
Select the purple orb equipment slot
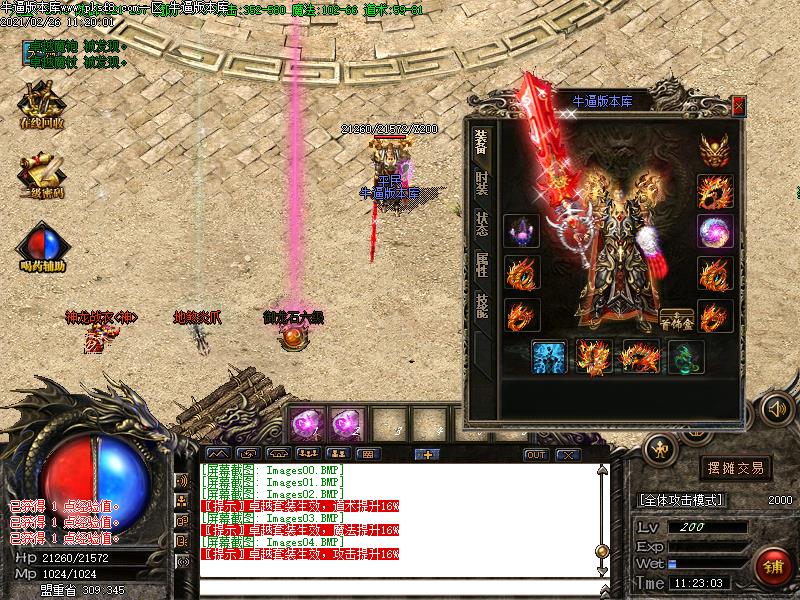pos(714,231)
